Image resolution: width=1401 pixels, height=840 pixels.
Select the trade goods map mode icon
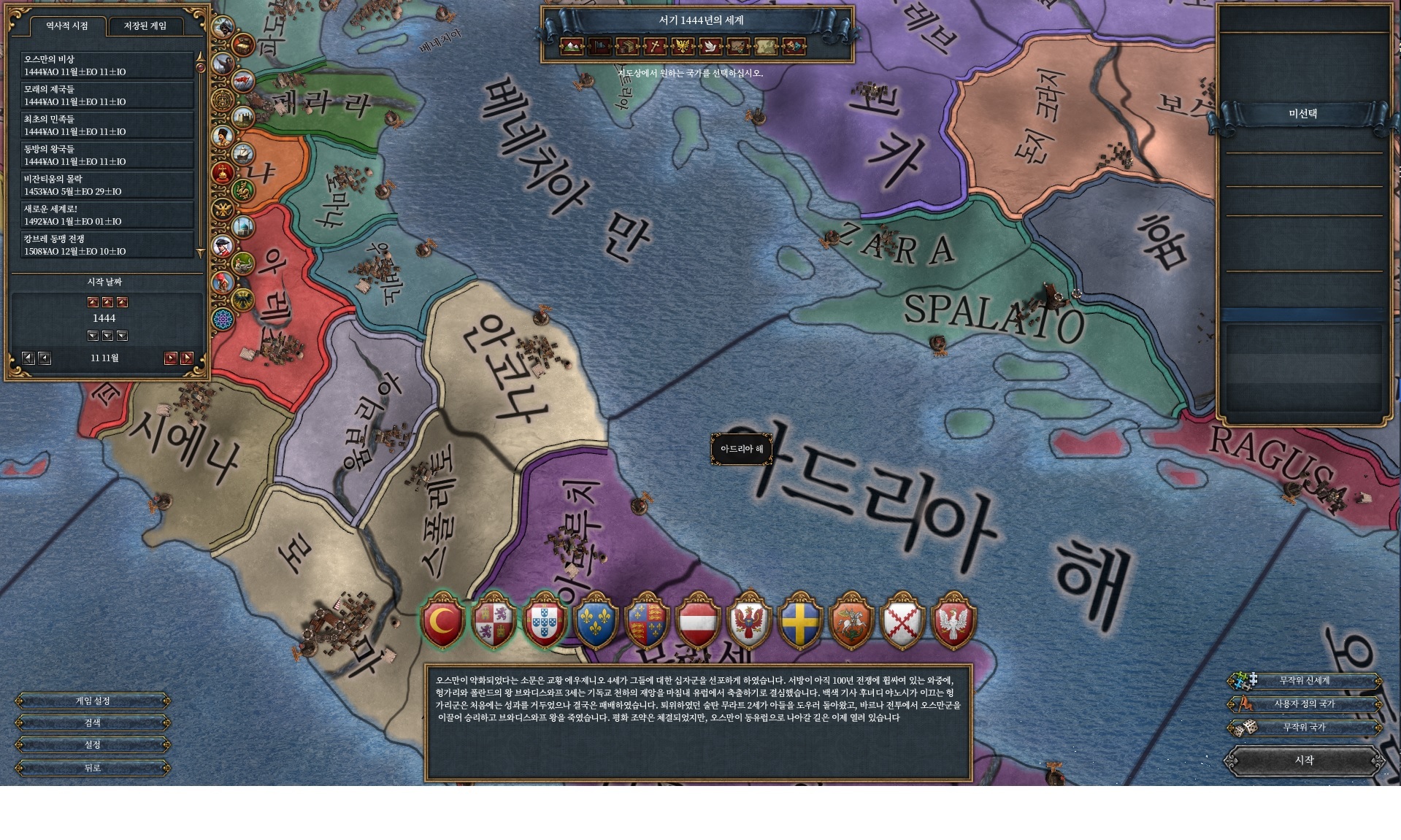click(x=626, y=47)
